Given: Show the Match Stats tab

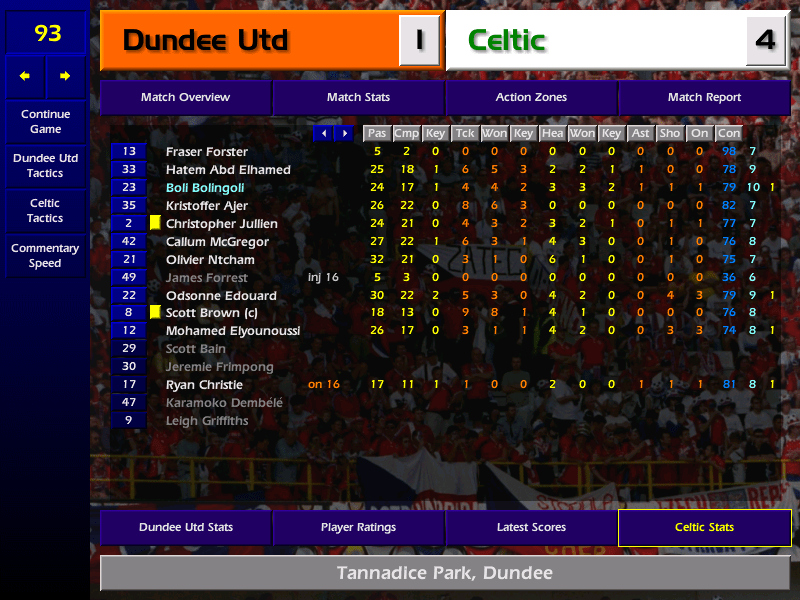Looking at the screenshot, I should click(358, 98).
